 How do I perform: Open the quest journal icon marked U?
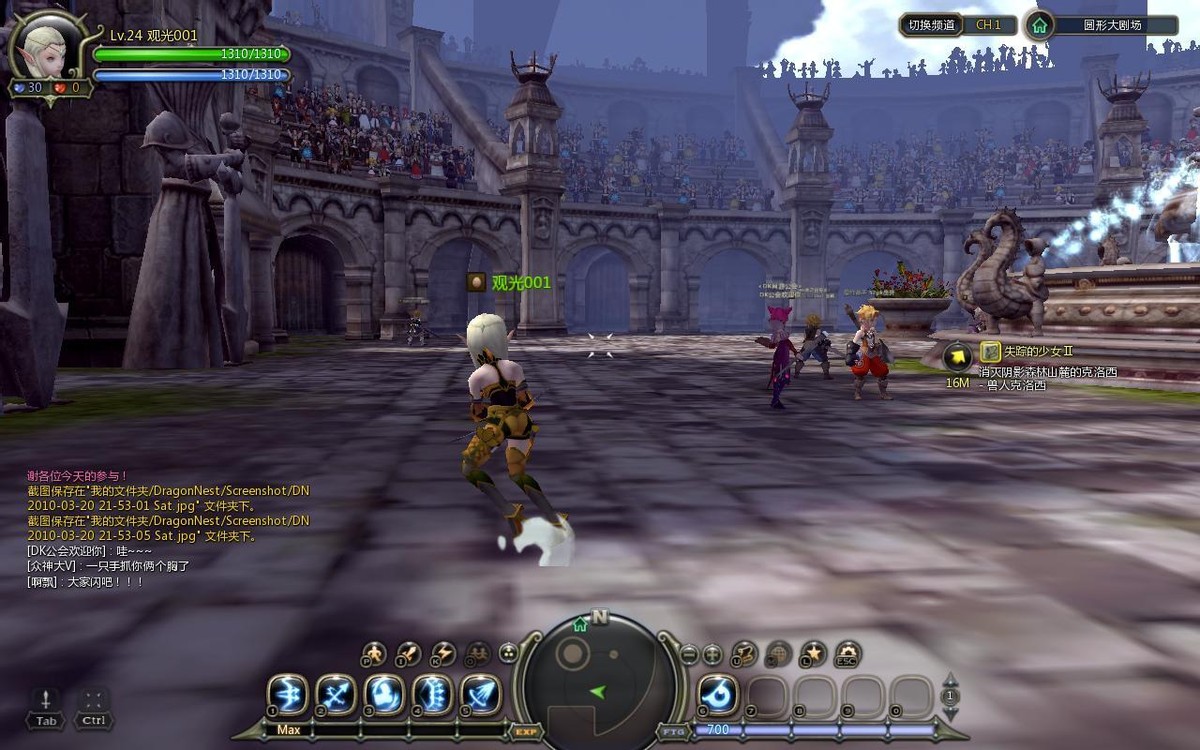tap(744, 654)
